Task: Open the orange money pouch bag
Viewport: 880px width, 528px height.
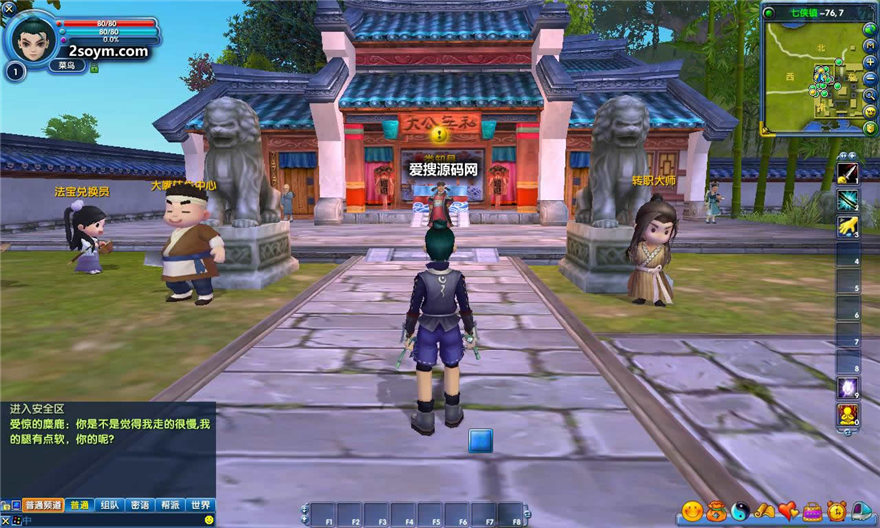Action: (717, 511)
